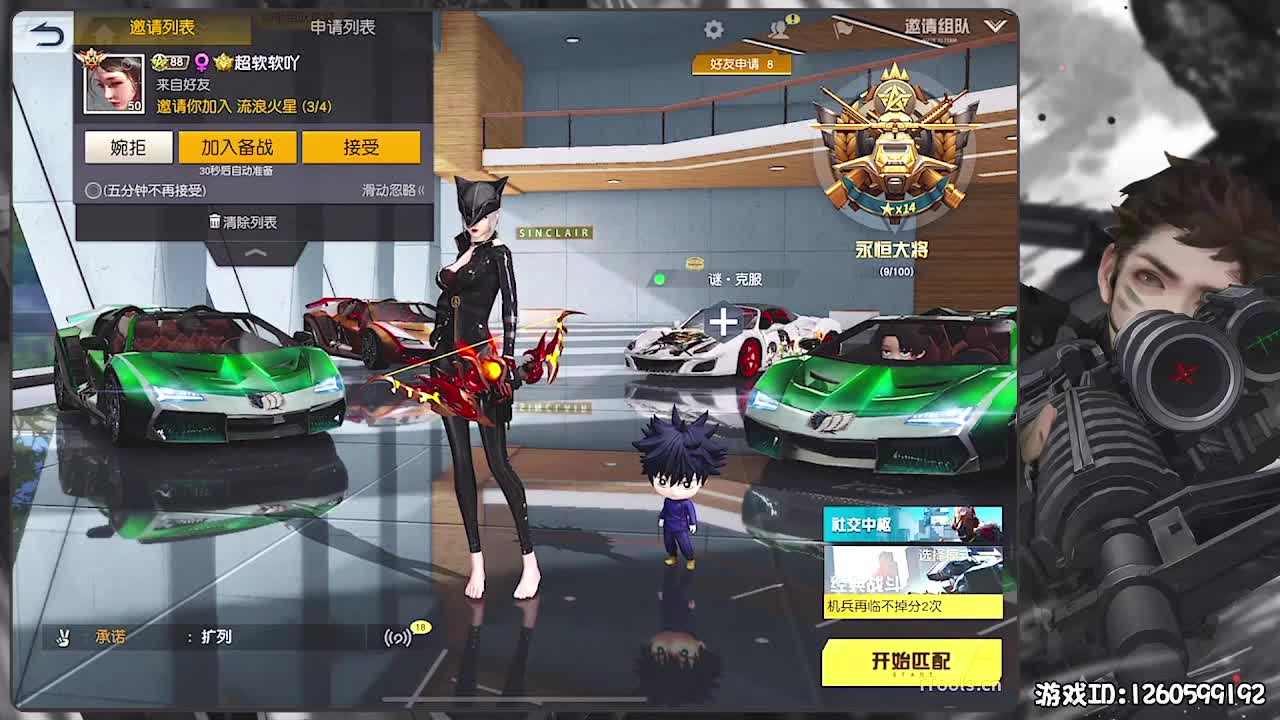Click the trash icon beside 清除列表

click(216, 222)
